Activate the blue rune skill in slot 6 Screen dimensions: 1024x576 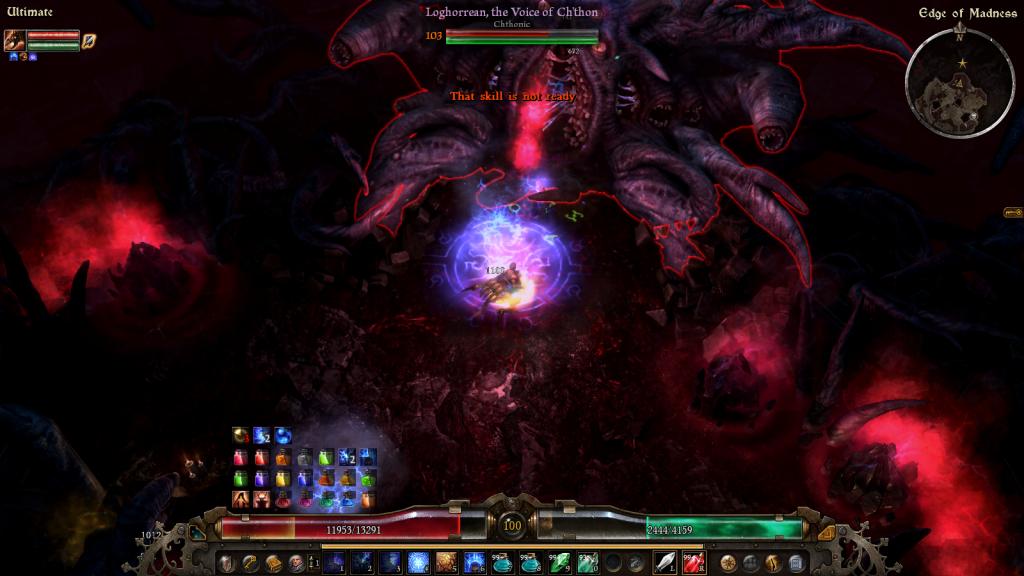(474, 563)
